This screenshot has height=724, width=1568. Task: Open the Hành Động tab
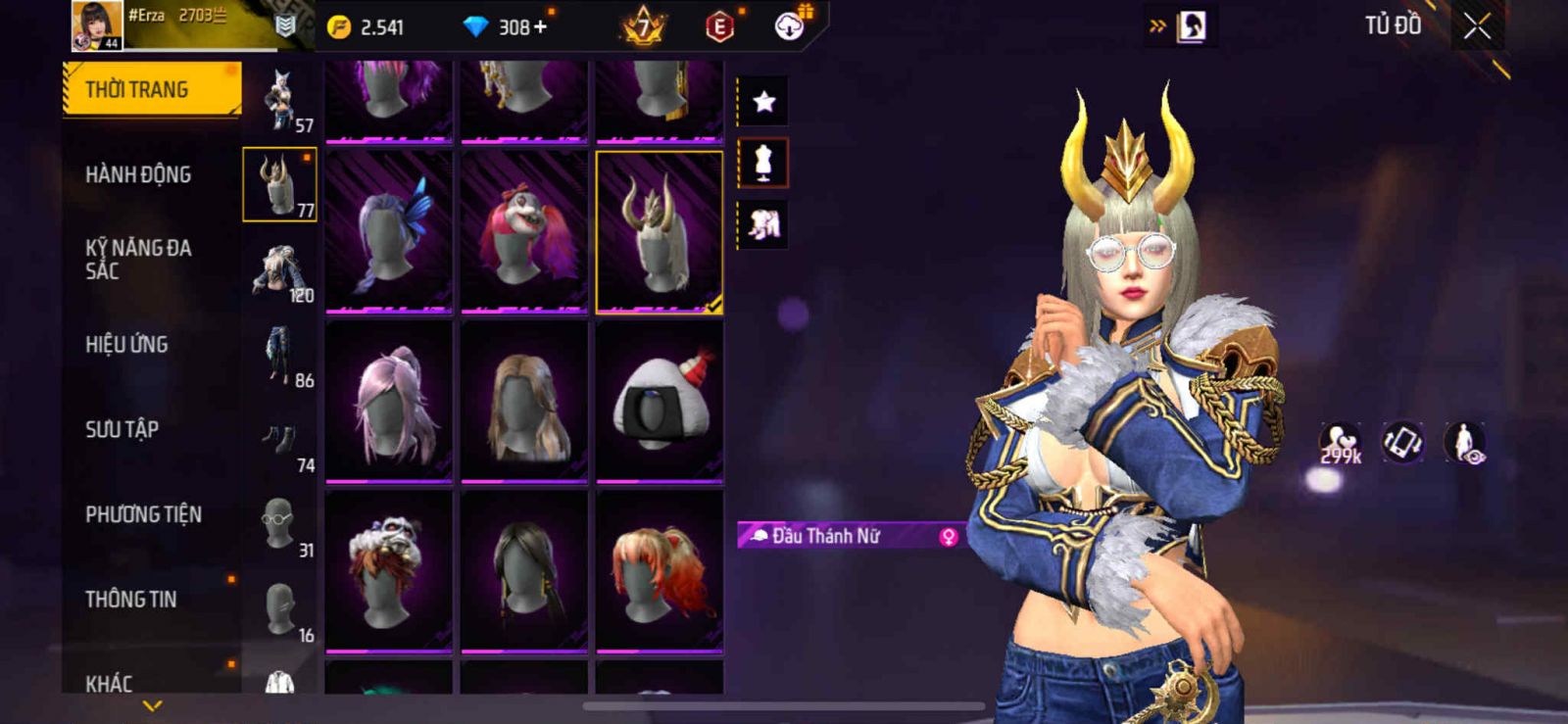tap(138, 175)
